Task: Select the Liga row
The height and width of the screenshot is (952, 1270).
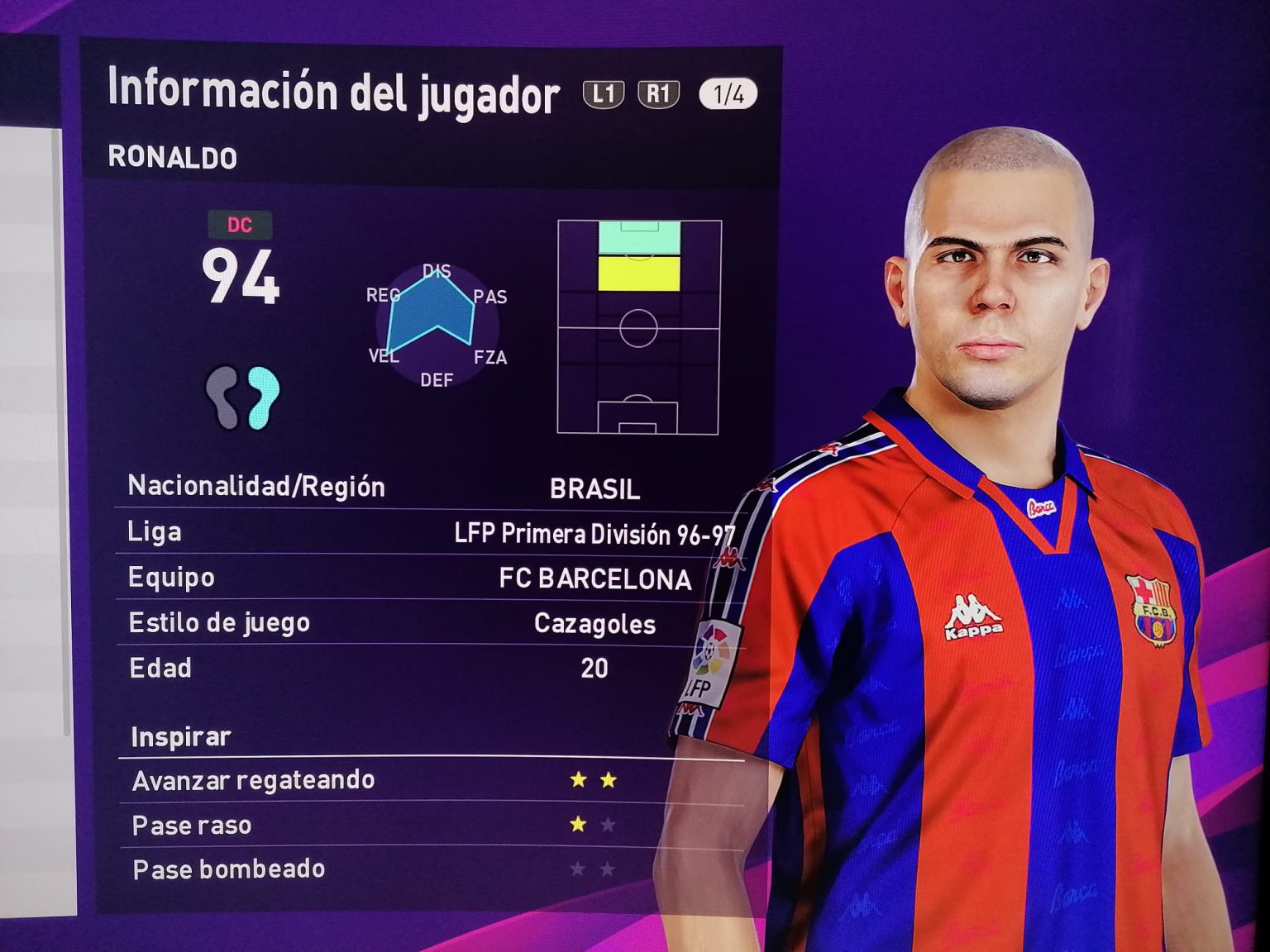Action: tap(430, 533)
